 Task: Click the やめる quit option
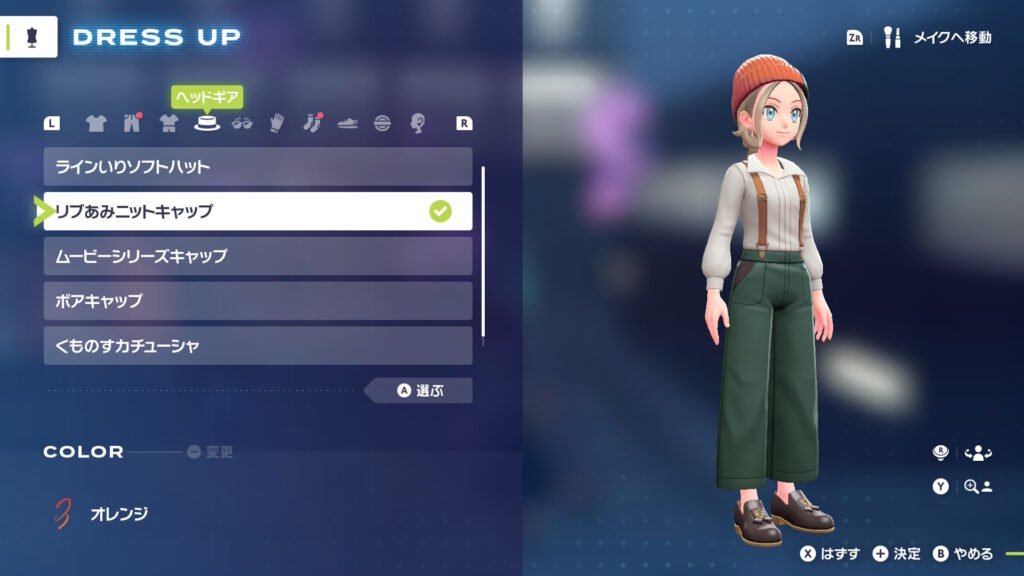(x=964, y=554)
